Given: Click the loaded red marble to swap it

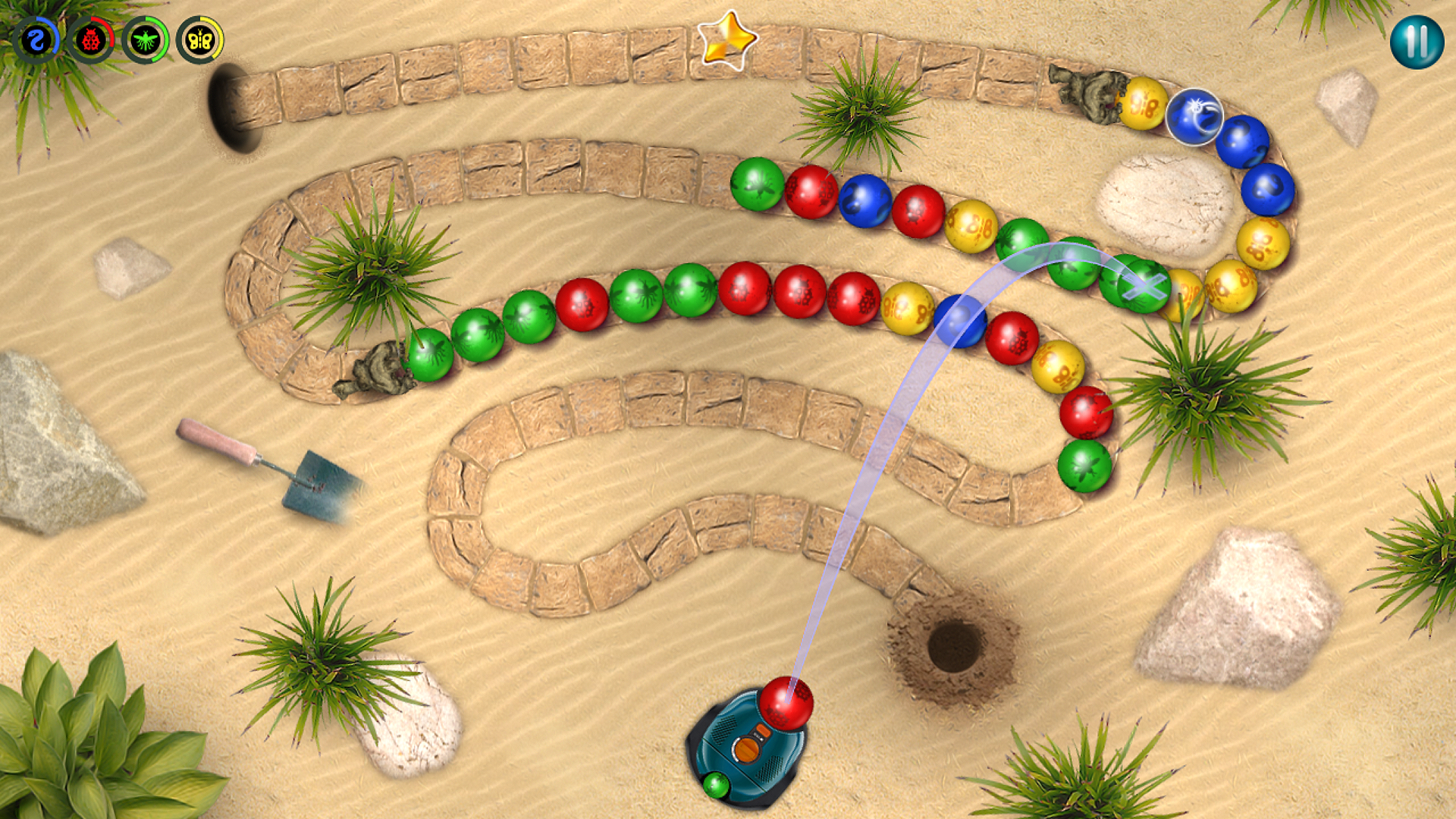Looking at the screenshot, I should click(786, 701).
